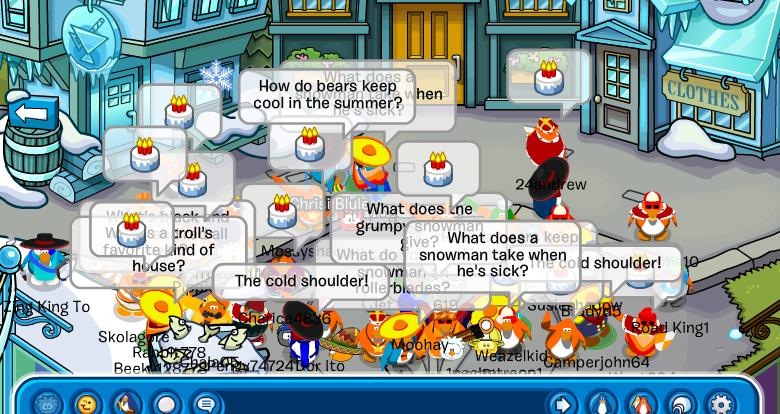This screenshot has height=414, width=780.
Task: Open the gear settings menu
Action: pyautogui.click(x=720, y=403)
